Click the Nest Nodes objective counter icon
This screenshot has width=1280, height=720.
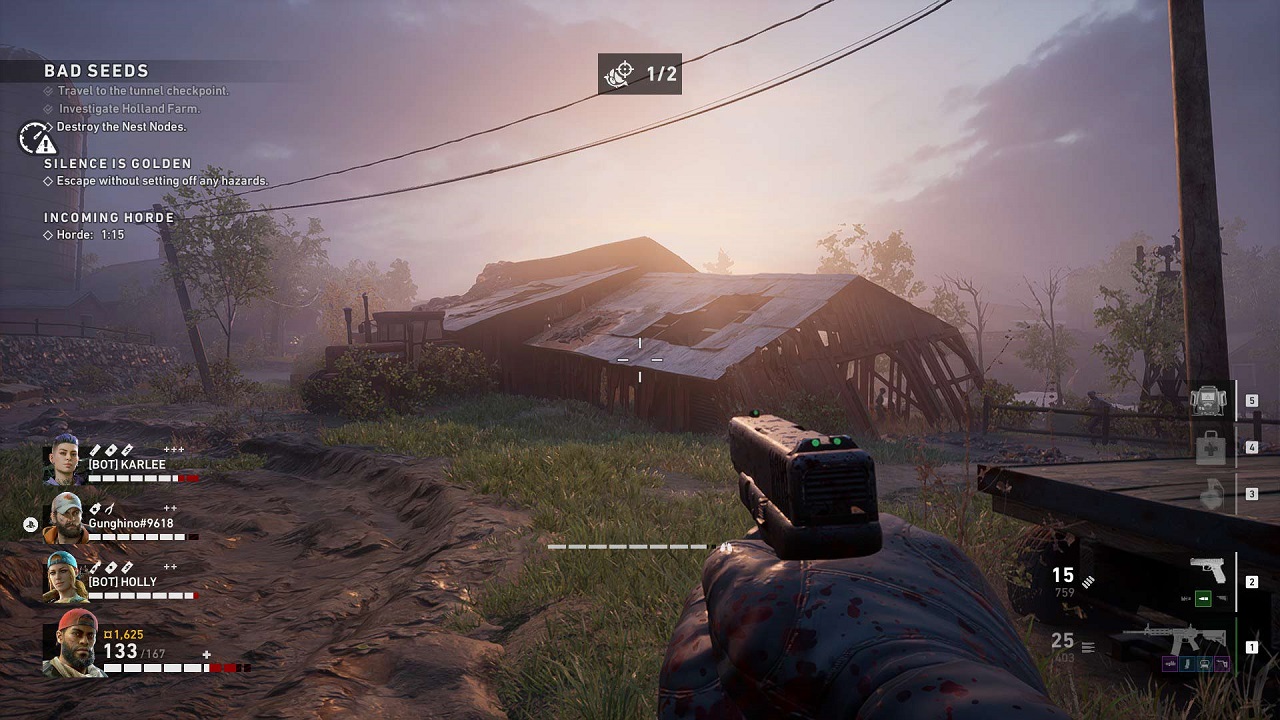coord(620,74)
